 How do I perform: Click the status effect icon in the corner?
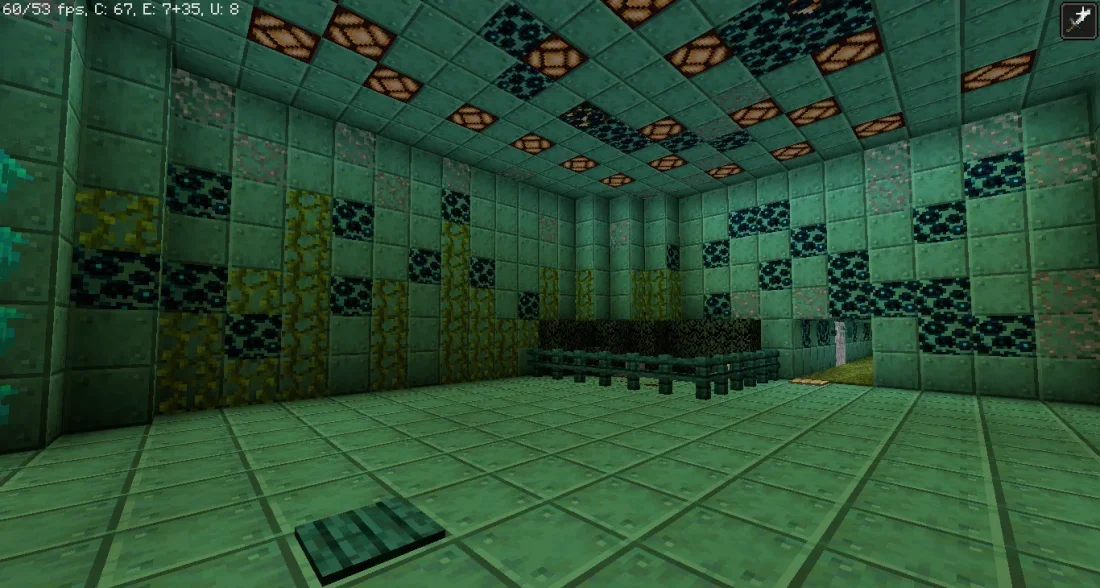pos(1079,21)
